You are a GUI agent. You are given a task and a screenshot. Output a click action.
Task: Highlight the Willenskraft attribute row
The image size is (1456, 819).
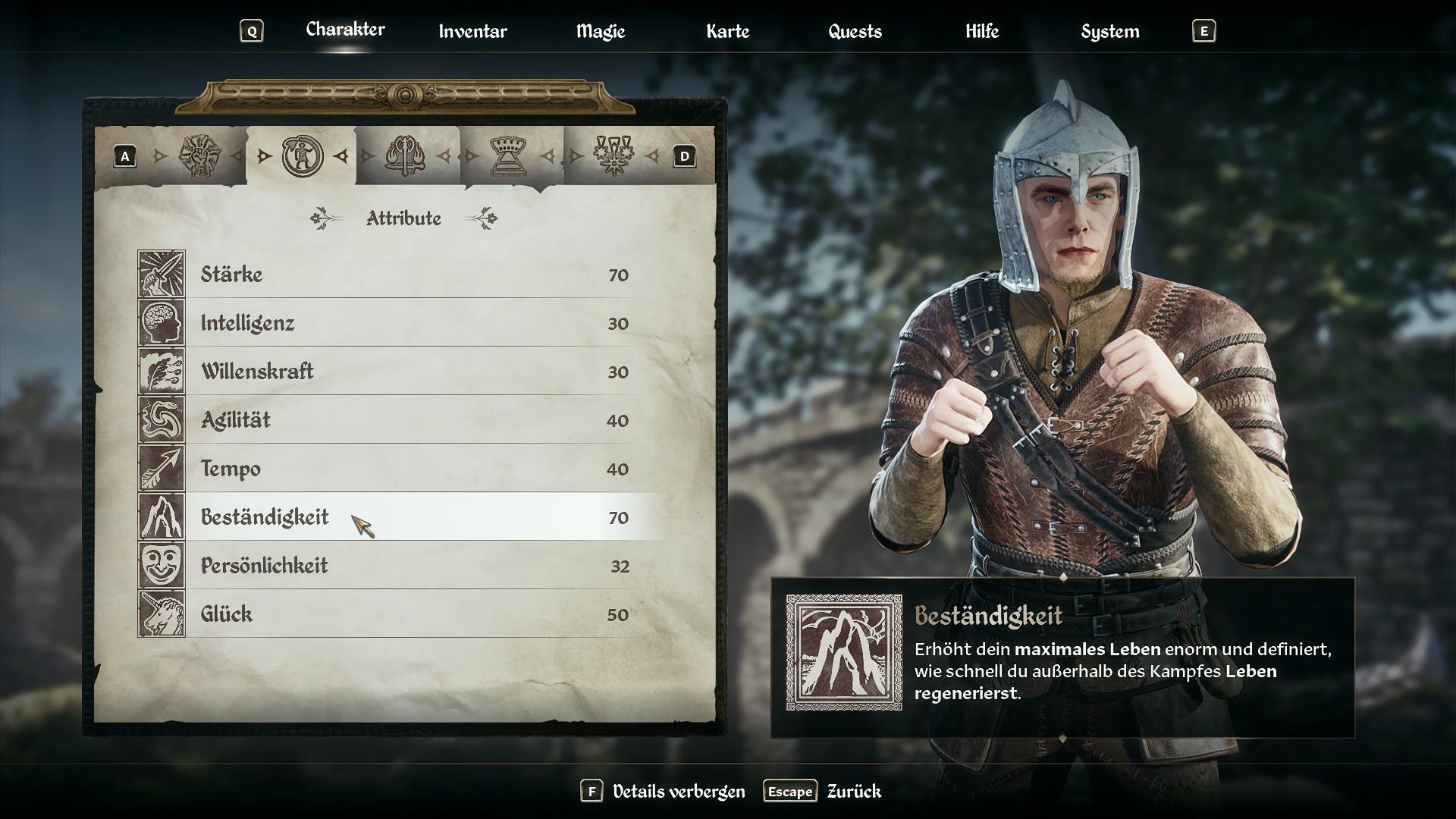point(409,372)
